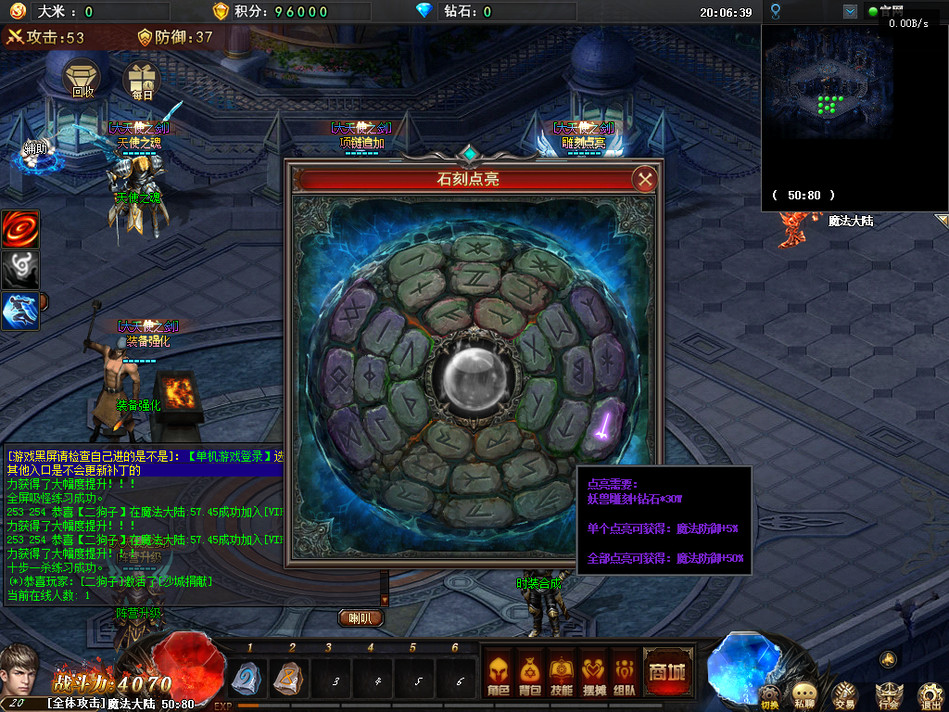Use the orange rune stone in slot 2

pos(291,679)
